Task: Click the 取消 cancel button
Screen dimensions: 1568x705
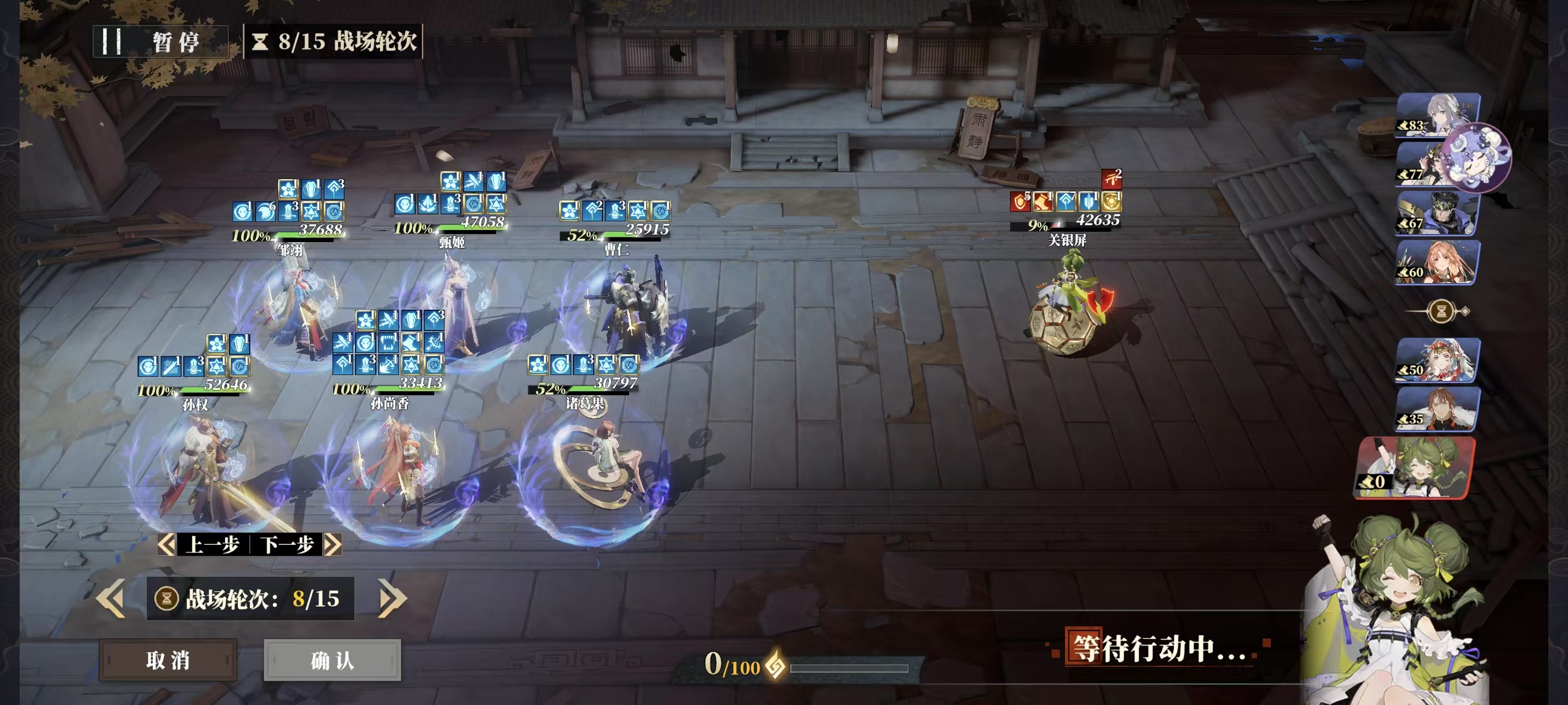Action: coord(168,660)
